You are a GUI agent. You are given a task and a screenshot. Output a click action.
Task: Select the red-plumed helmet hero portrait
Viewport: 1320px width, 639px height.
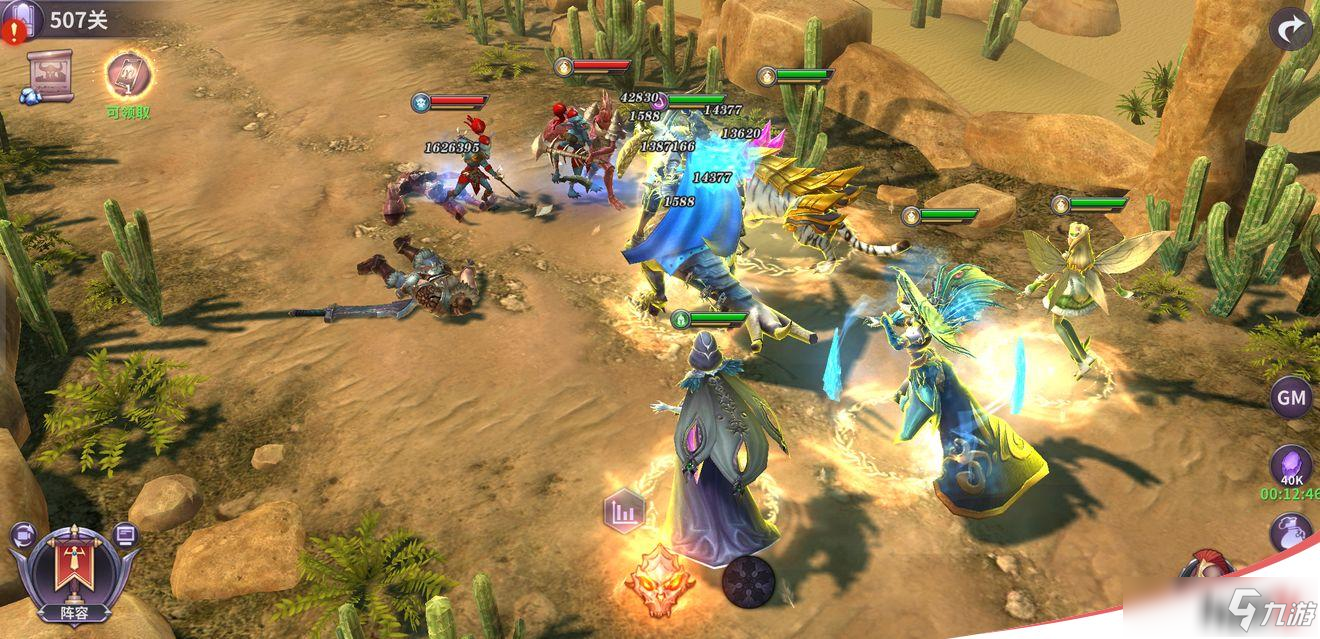[x=1205, y=566]
